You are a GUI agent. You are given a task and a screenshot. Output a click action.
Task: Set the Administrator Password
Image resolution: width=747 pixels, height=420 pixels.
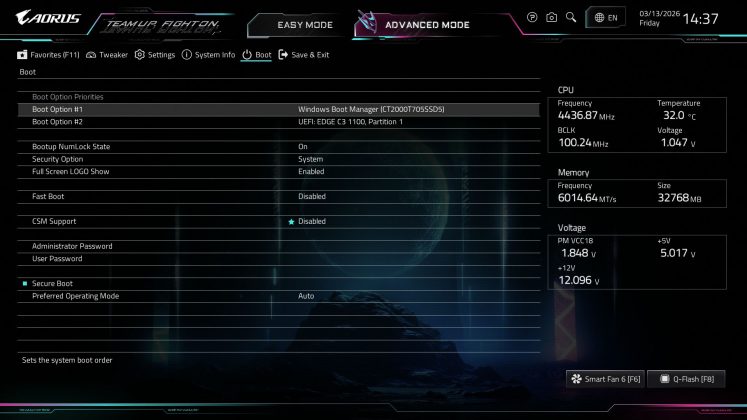point(72,246)
